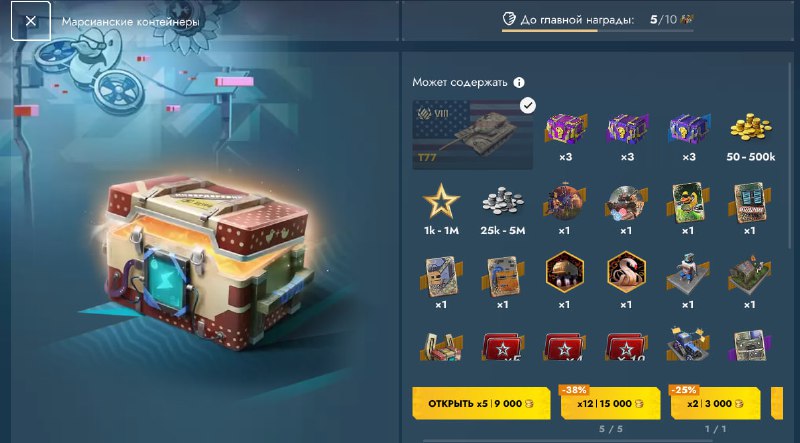Inspect the helmet hexagon emblem reward
Viewport: 800px width, 443px height.
tap(564, 271)
